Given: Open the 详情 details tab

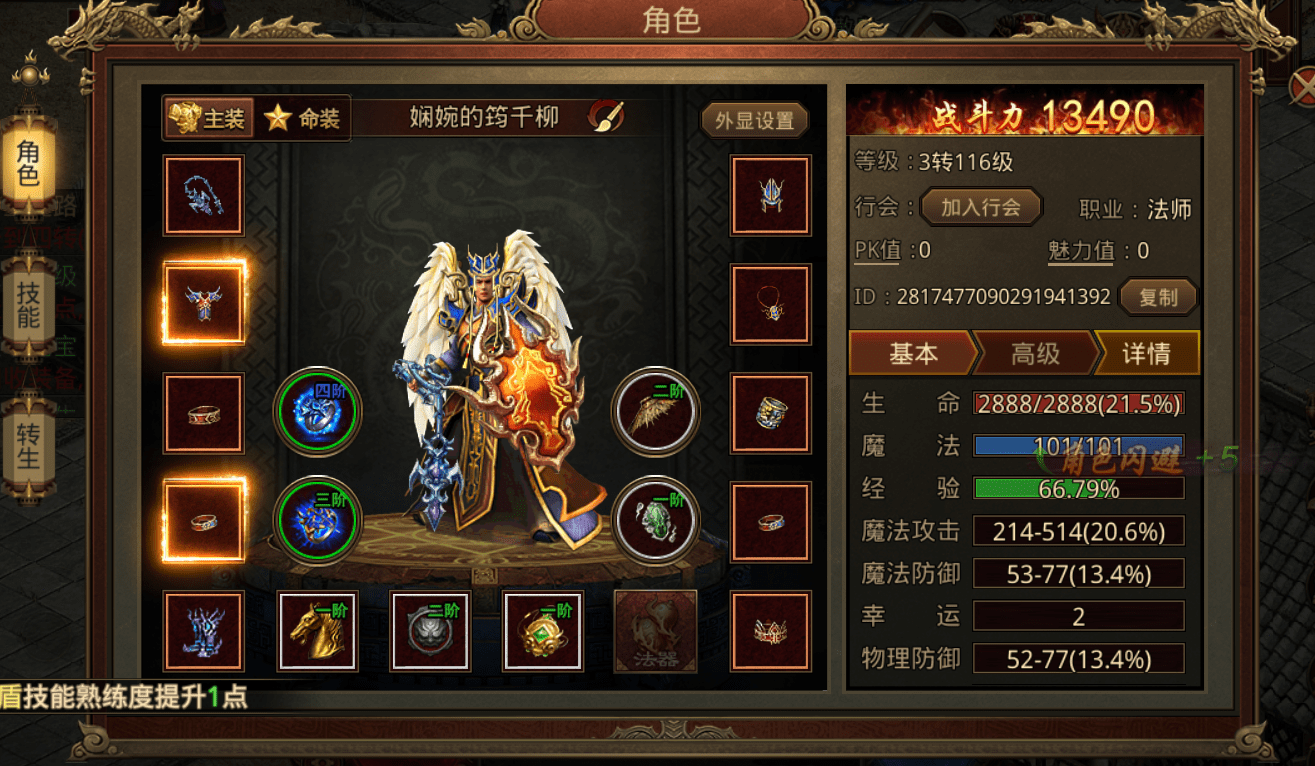Looking at the screenshot, I should click(1146, 353).
